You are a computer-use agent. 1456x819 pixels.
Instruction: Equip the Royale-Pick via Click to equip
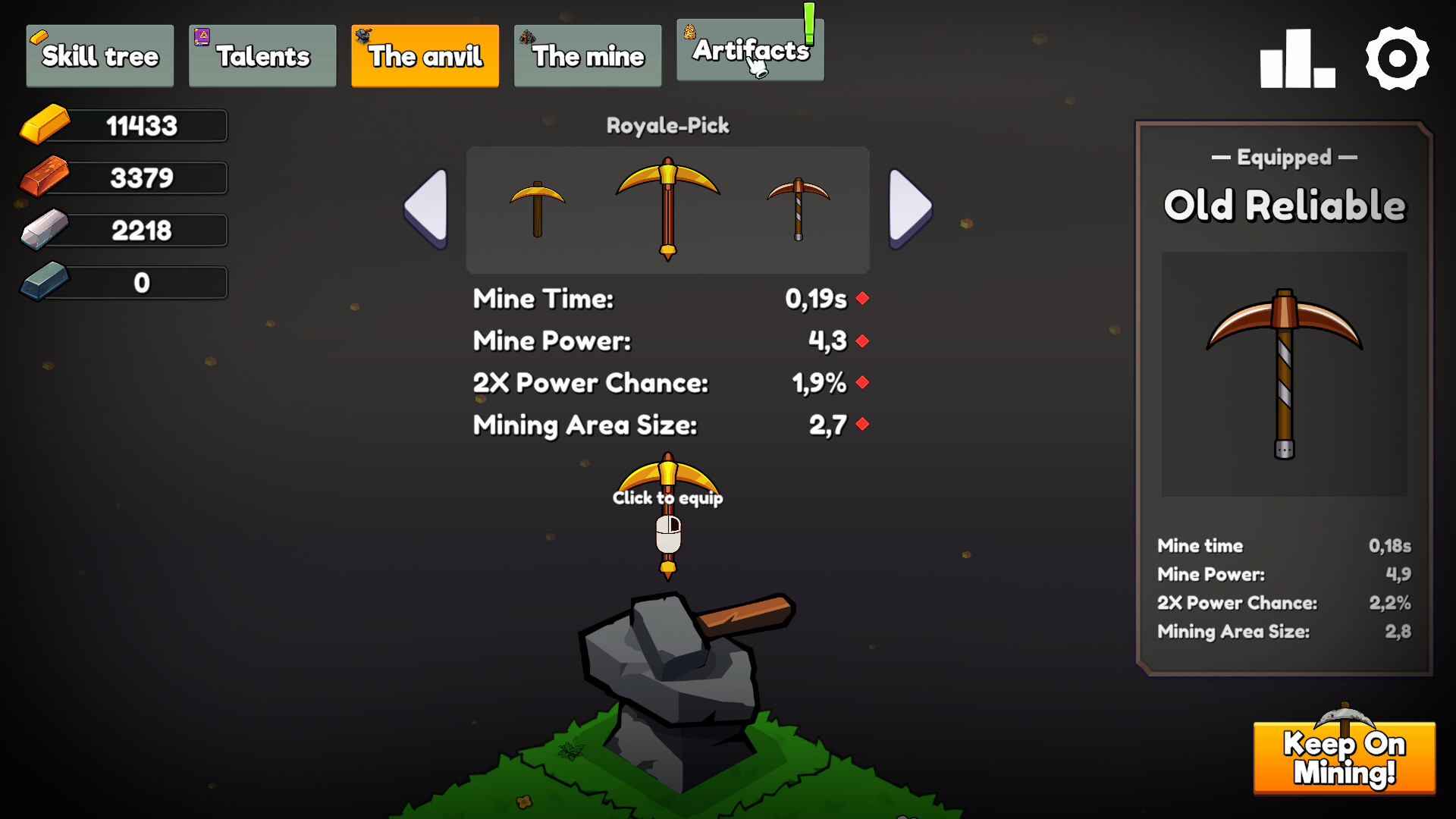[668, 498]
